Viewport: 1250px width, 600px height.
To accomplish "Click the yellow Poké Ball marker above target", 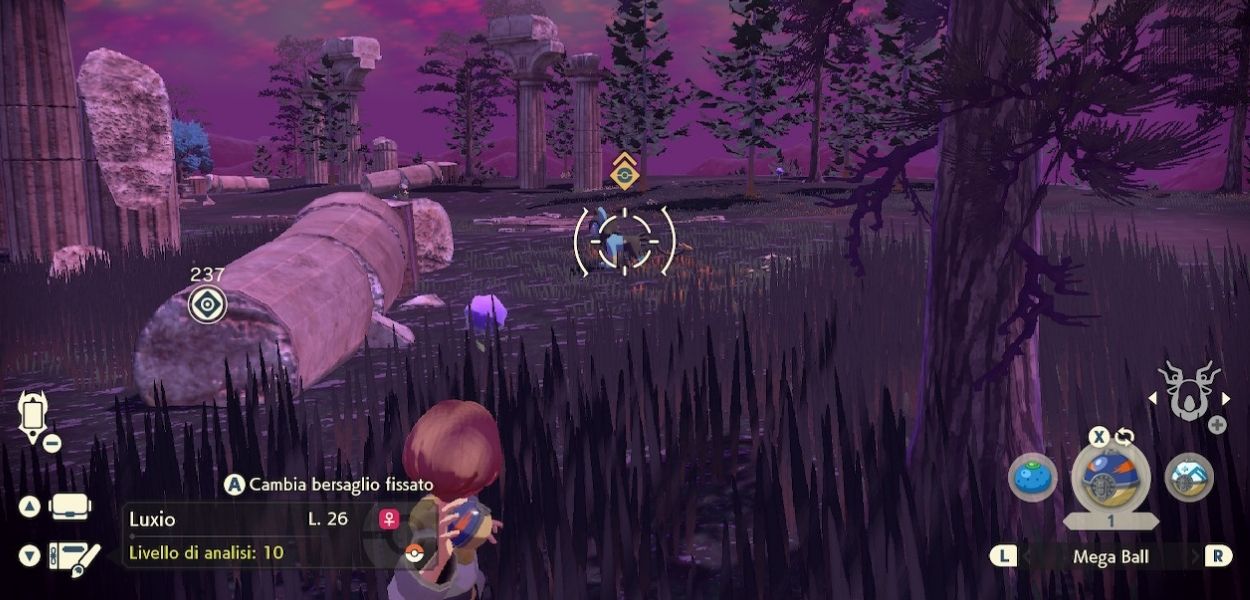I will [625, 171].
